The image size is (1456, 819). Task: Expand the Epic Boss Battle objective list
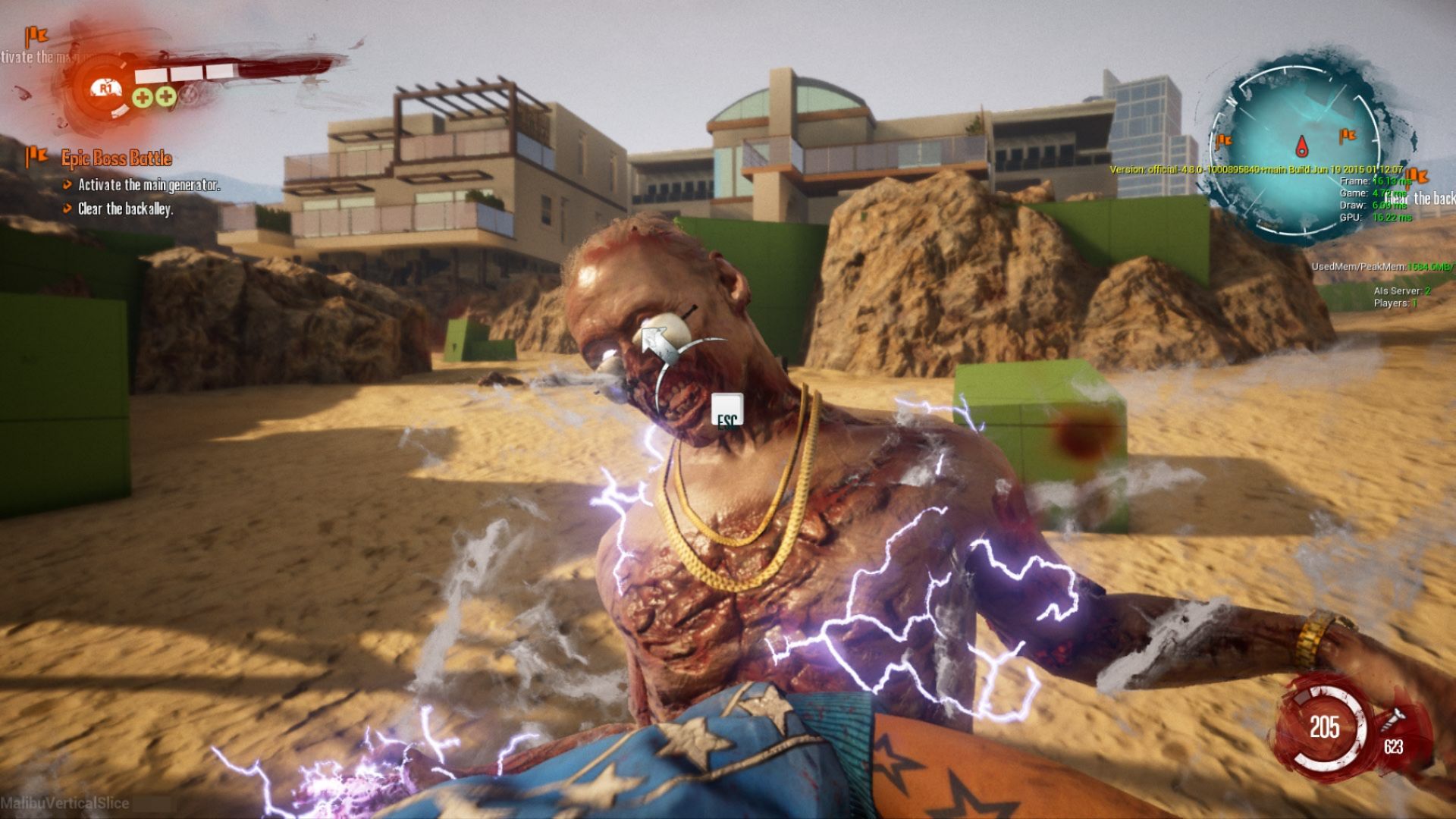point(116,158)
